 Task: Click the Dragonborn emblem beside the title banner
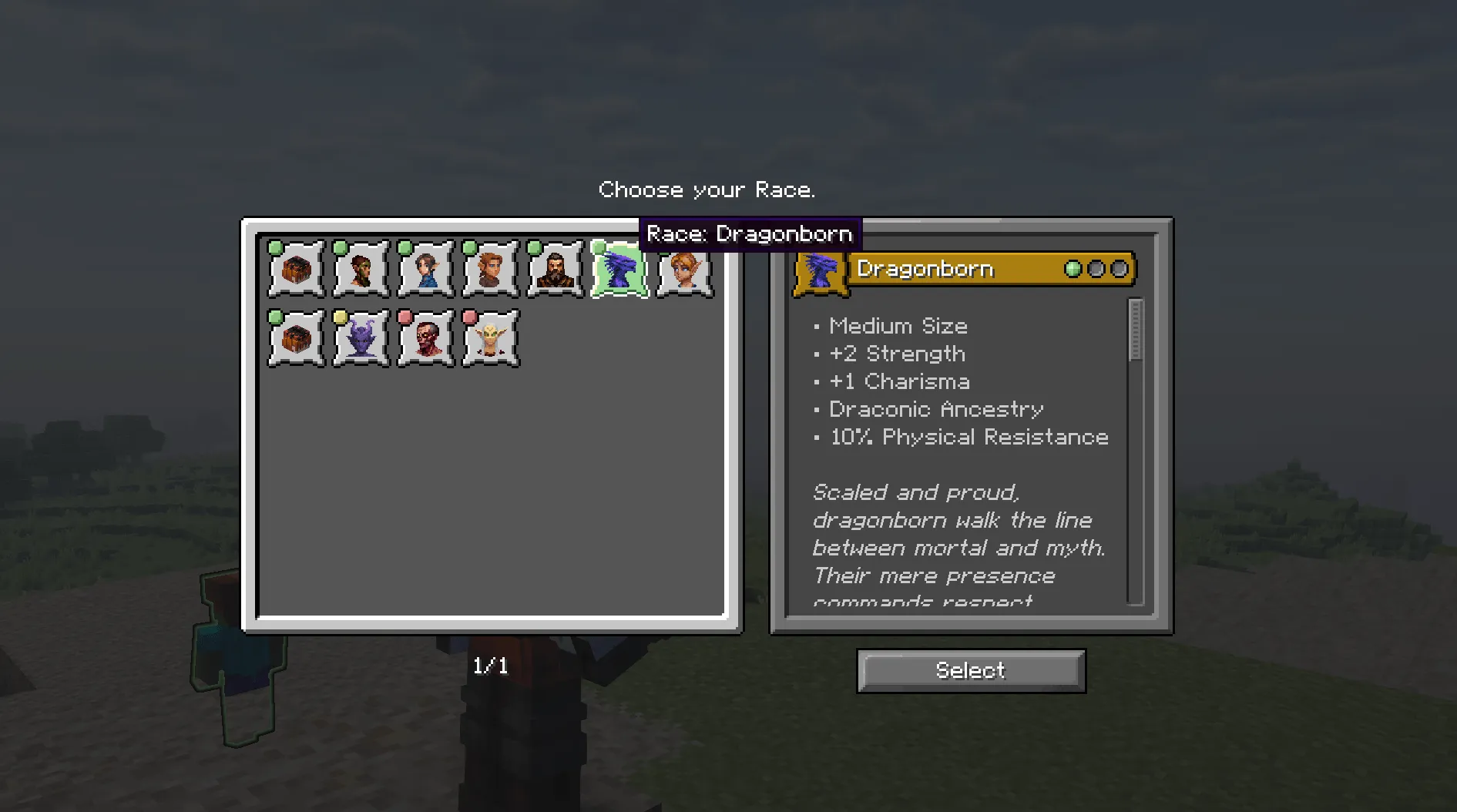click(x=821, y=271)
